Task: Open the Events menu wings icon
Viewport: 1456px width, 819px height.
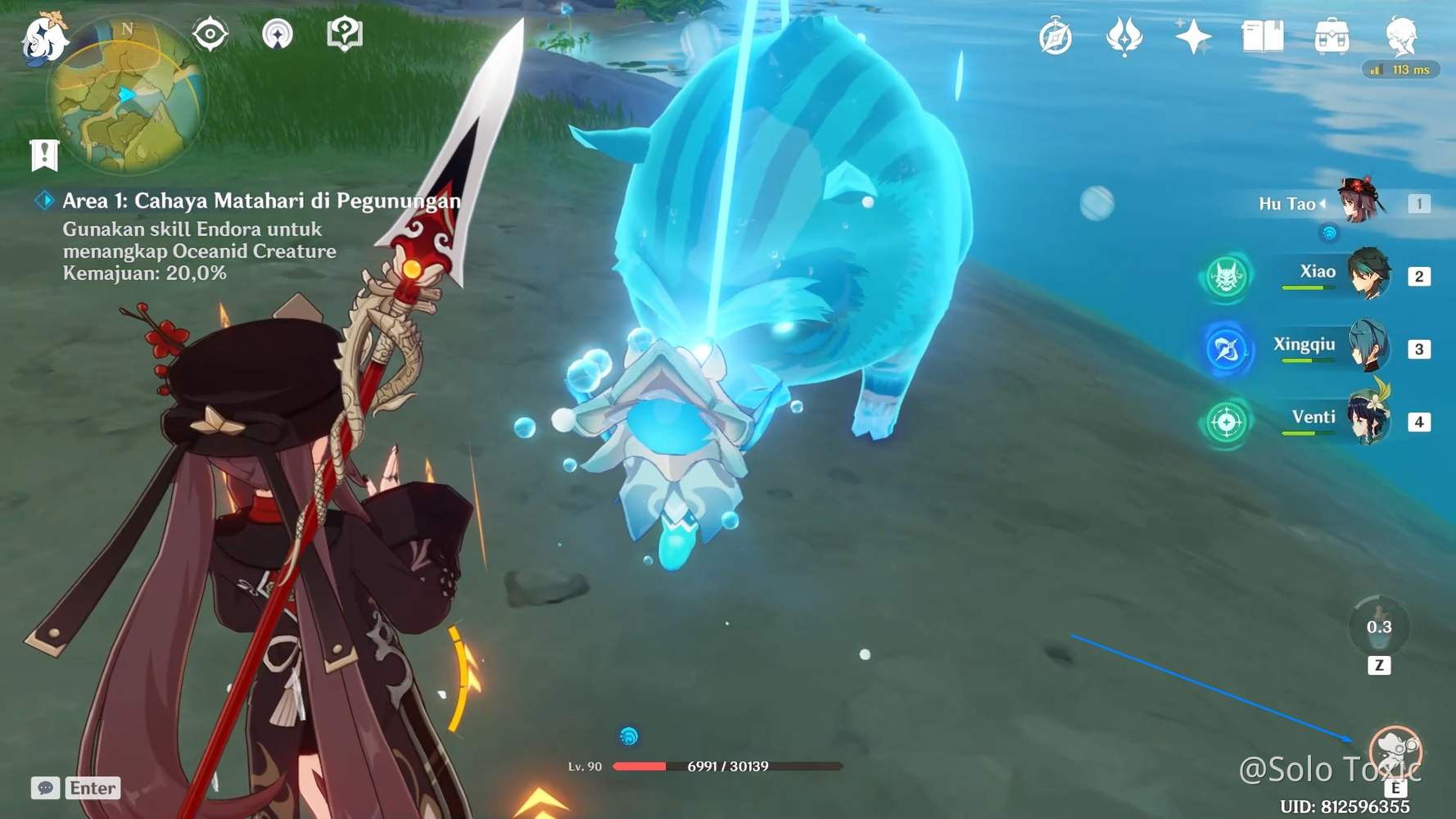Action: [1124, 34]
